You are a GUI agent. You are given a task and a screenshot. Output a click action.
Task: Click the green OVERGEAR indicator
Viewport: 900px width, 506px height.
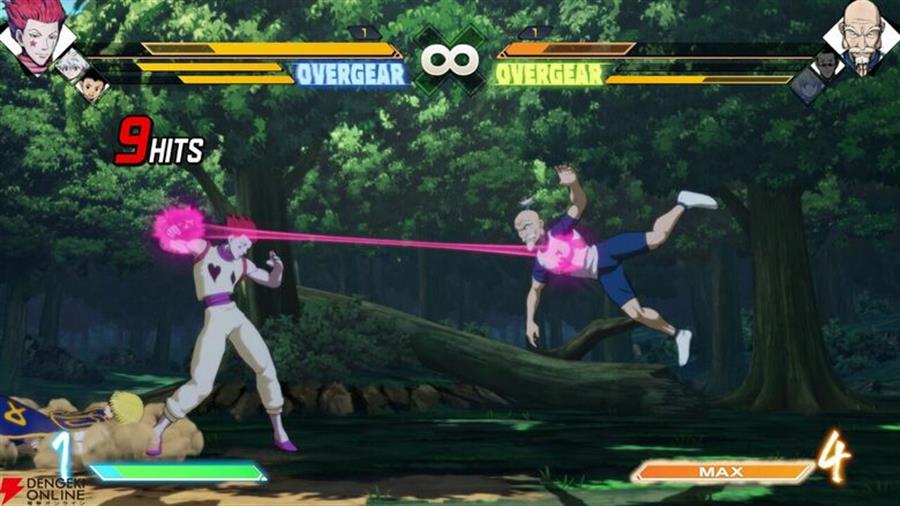click(549, 74)
